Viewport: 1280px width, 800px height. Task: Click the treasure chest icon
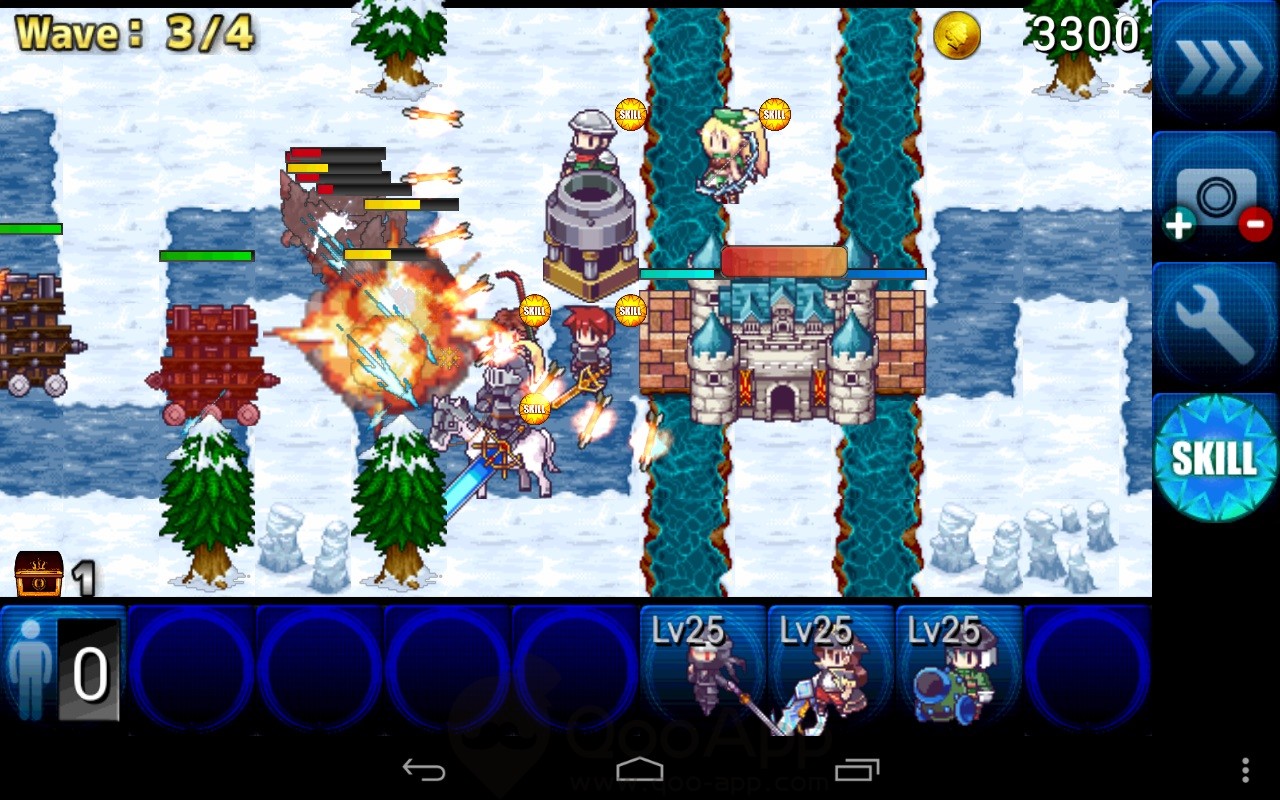click(39, 574)
